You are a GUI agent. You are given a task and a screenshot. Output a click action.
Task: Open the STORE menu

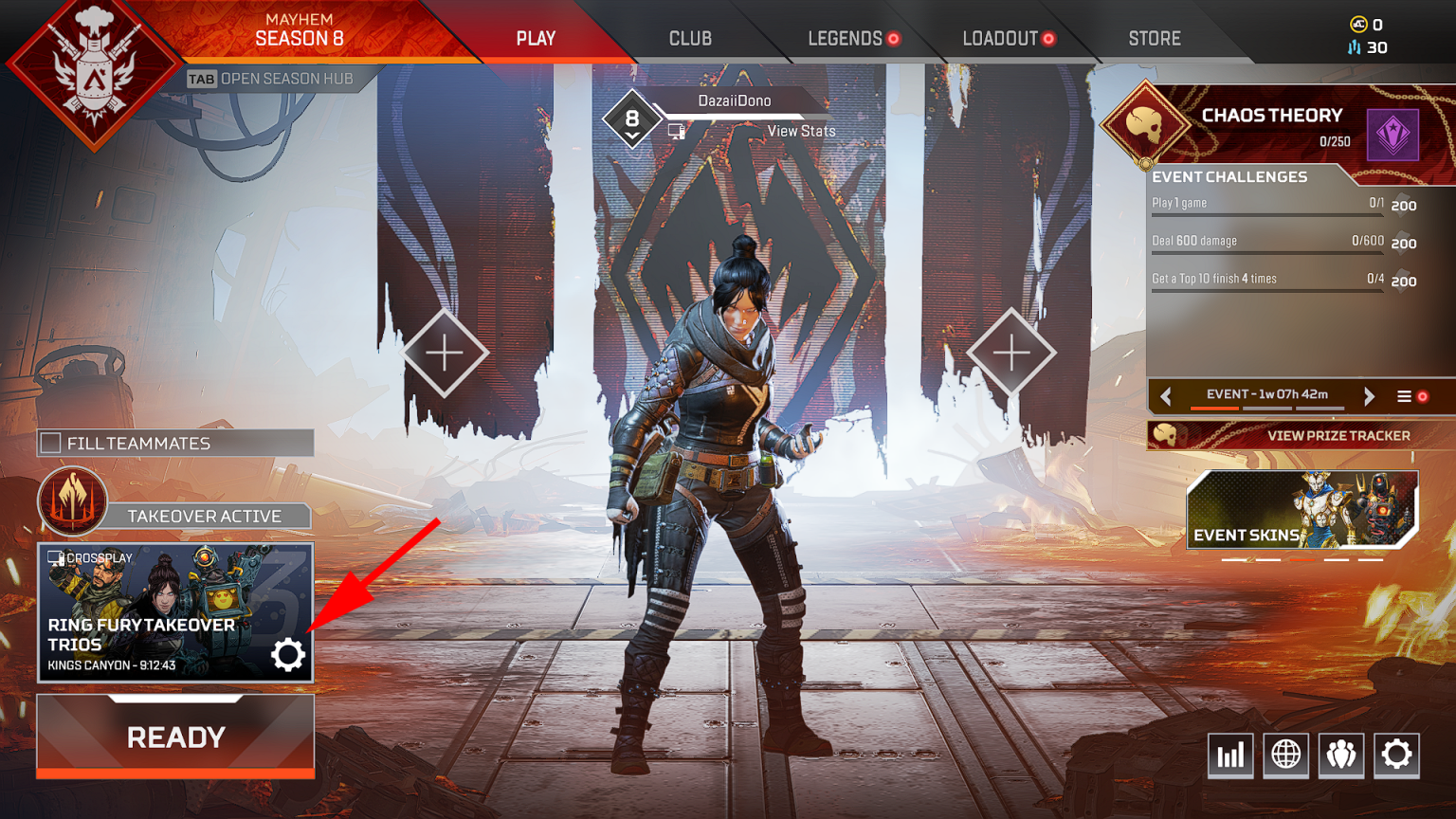pos(1154,38)
